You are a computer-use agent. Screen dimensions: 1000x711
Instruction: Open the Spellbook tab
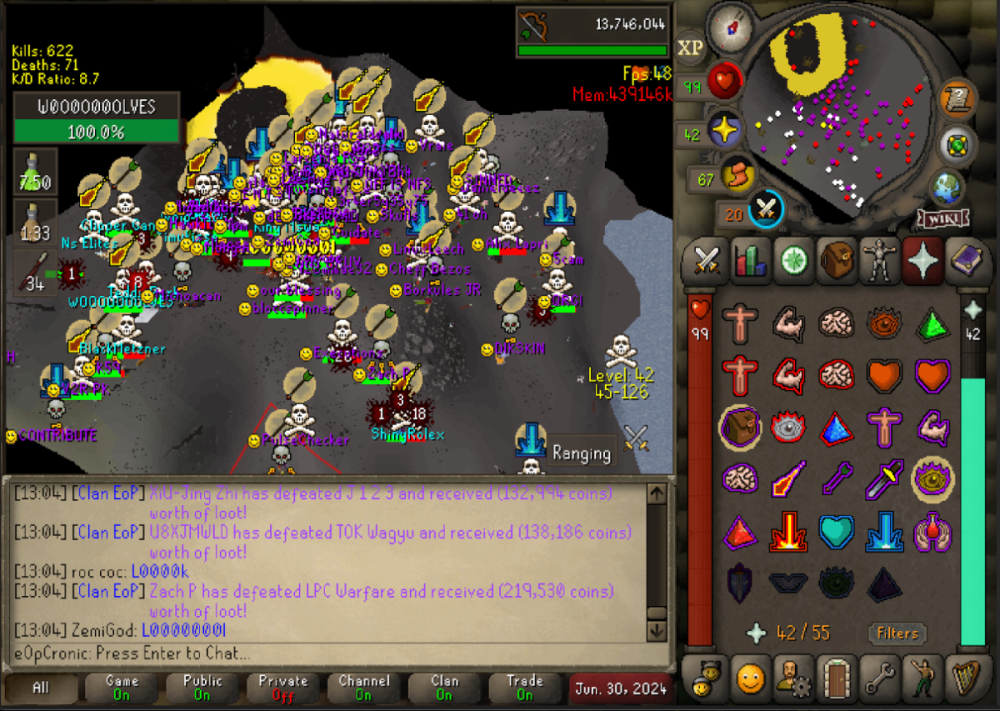[963, 260]
